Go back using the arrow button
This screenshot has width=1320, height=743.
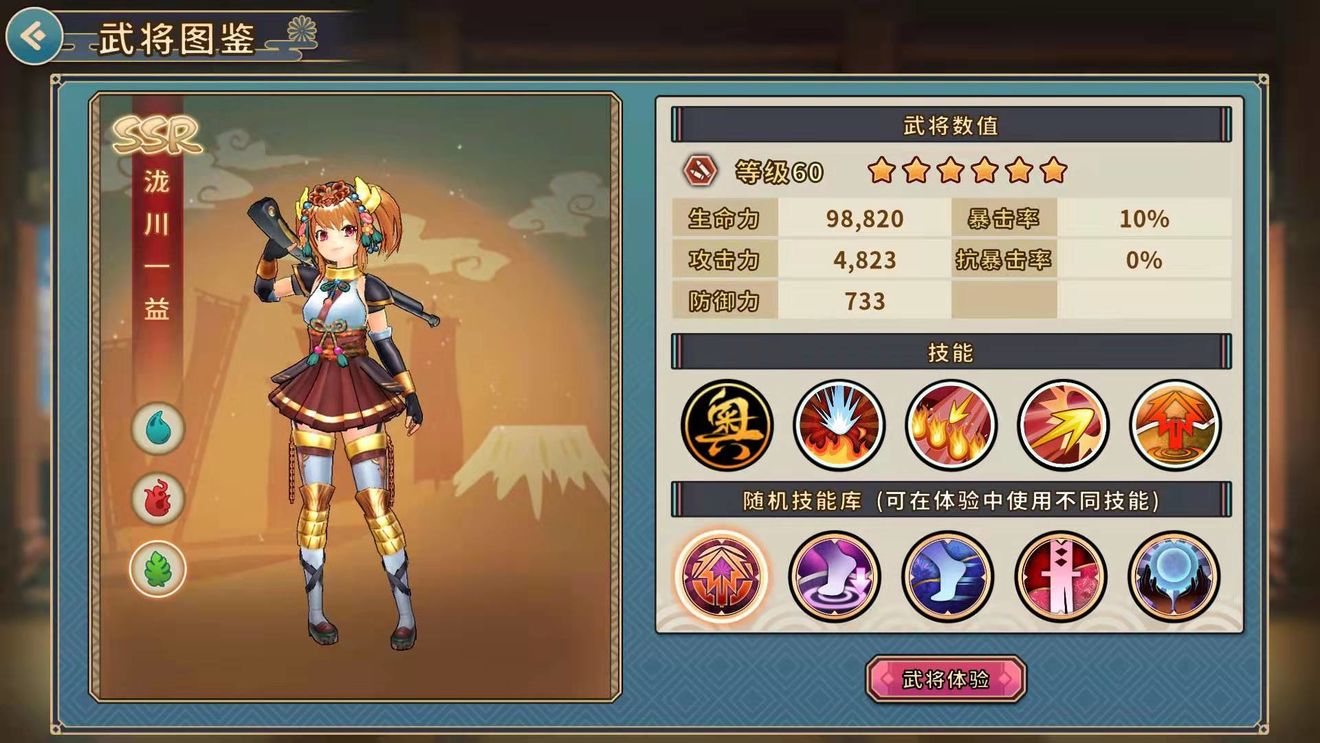(x=33, y=37)
